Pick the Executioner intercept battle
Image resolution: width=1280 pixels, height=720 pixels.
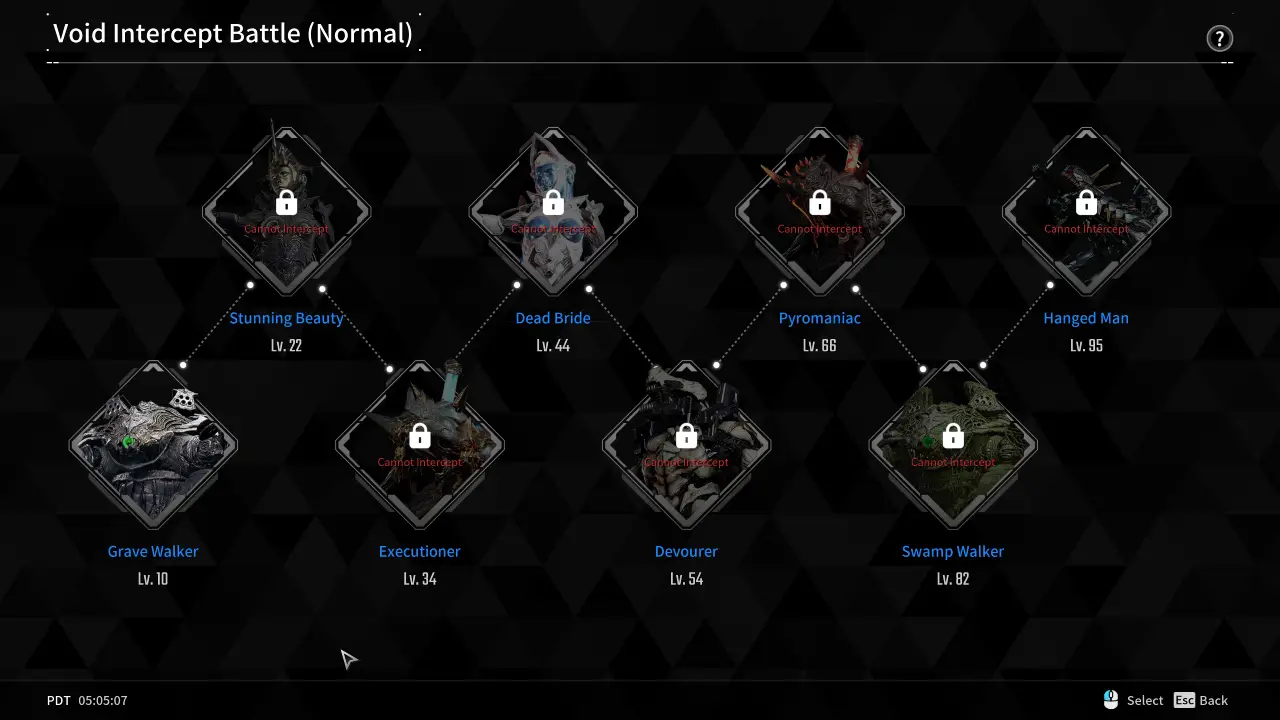pos(420,445)
